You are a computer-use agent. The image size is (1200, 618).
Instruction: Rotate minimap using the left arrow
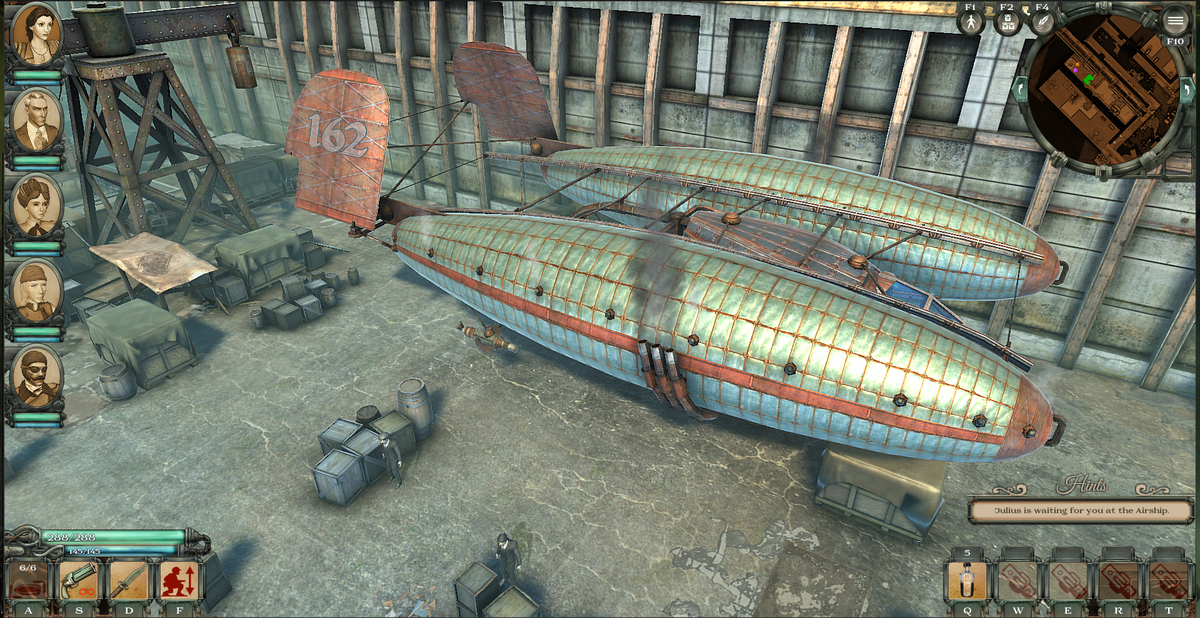(x=1020, y=89)
